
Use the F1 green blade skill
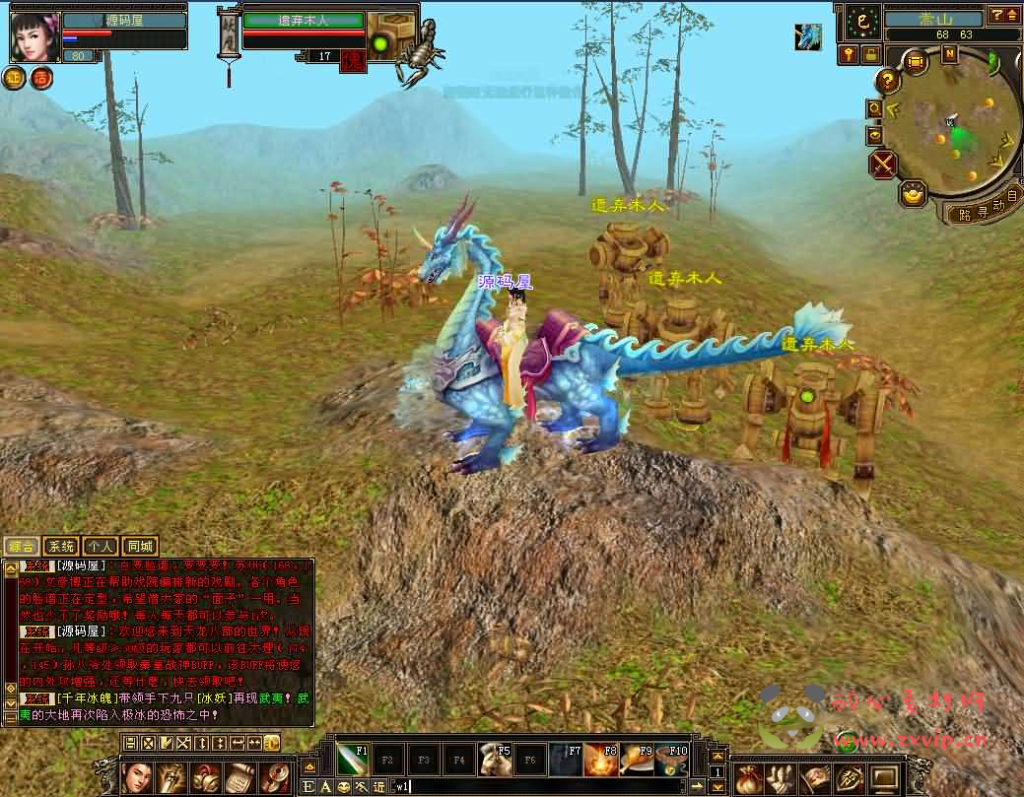(352, 759)
